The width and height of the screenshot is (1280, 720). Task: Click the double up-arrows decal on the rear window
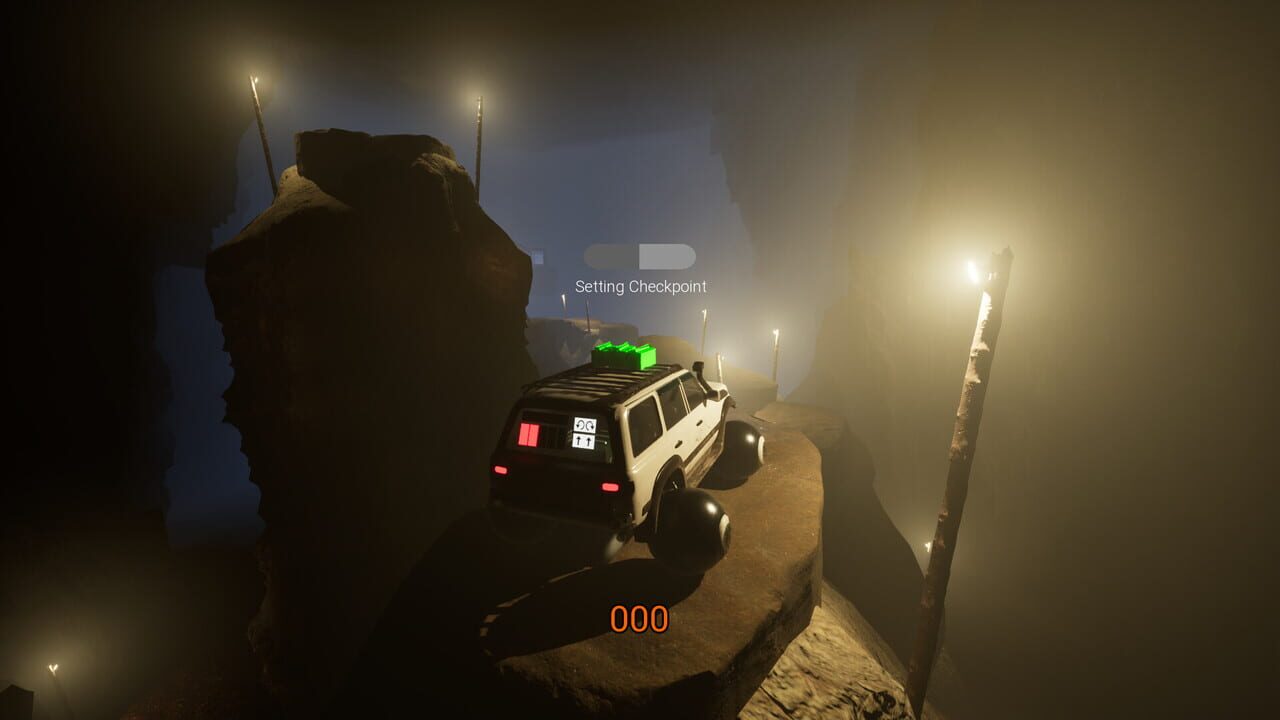[583, 440]
